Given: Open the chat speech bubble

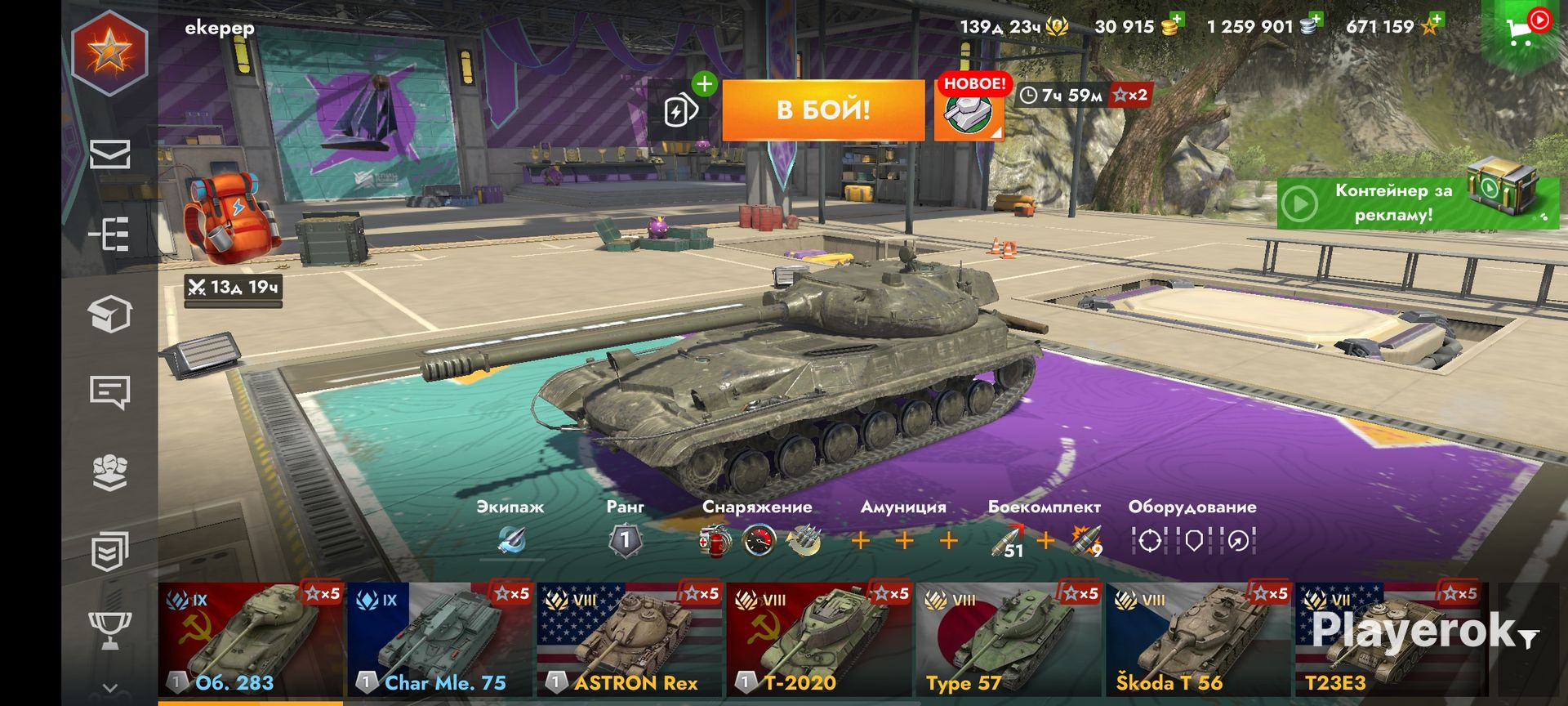Looking at the screenshot, I should click(109, 392).
